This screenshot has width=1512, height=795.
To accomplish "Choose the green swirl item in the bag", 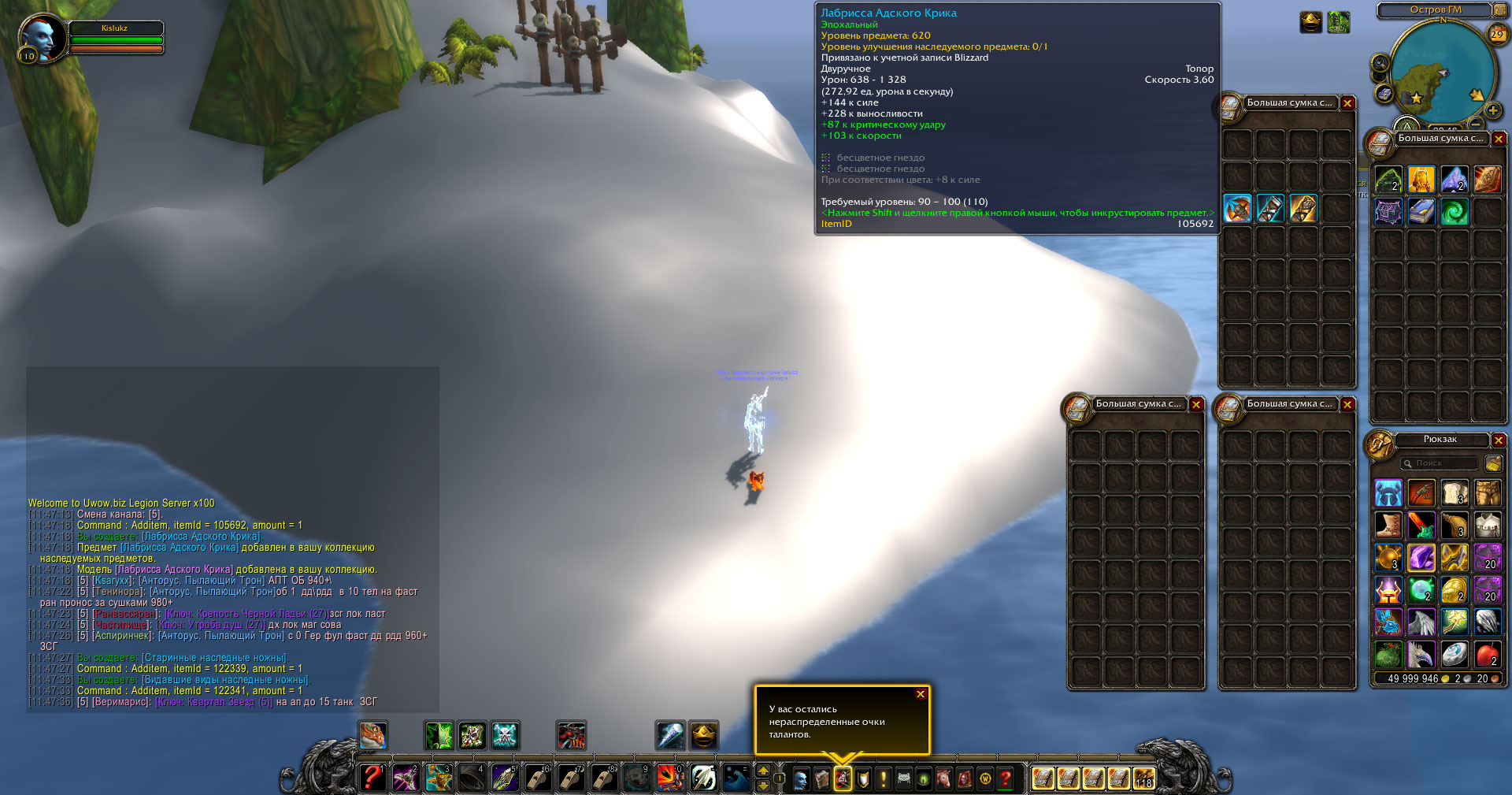I will click(x=1455, y=212).
